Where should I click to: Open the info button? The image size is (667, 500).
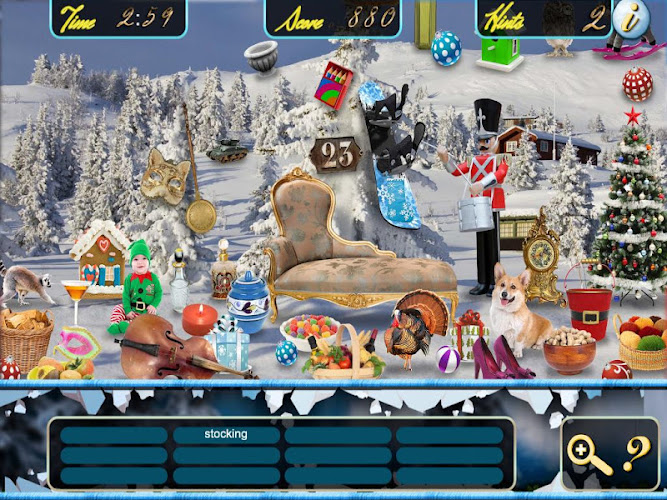[x=630, y=17]
